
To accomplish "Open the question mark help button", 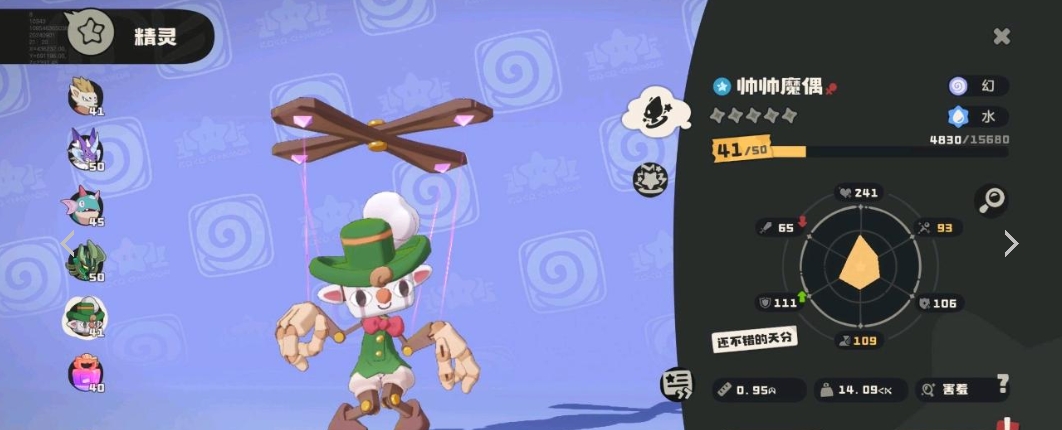I will [1002, 387].
